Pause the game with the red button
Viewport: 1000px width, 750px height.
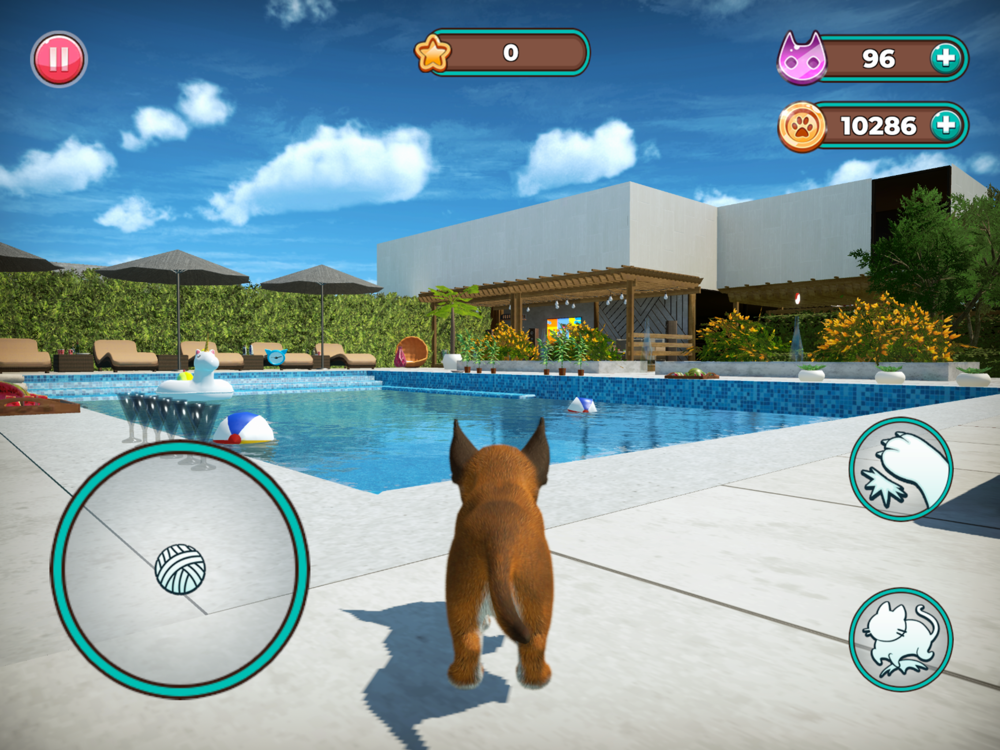click(x=59, y=59)
